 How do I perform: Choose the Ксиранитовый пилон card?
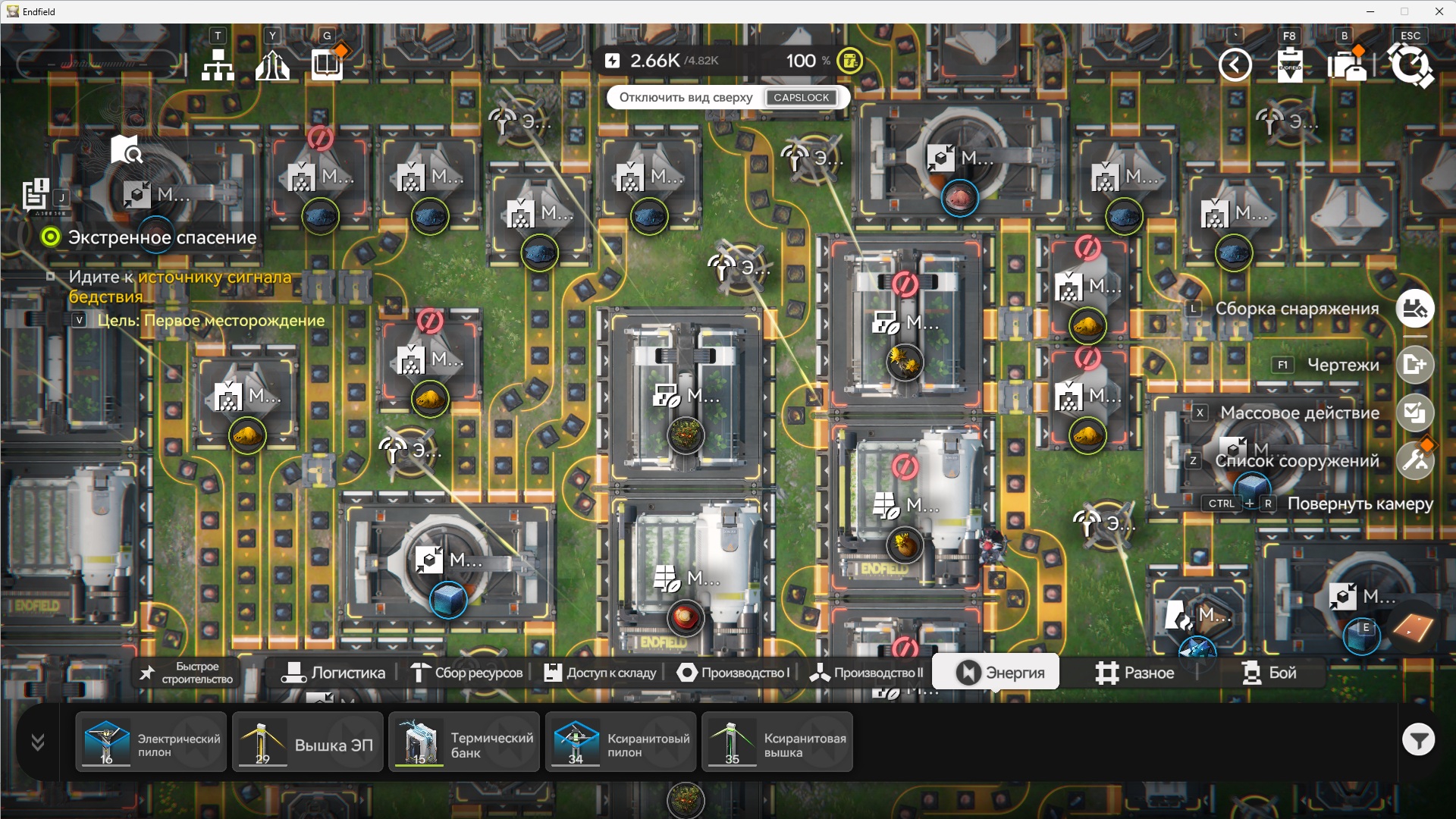pos(620,742)
